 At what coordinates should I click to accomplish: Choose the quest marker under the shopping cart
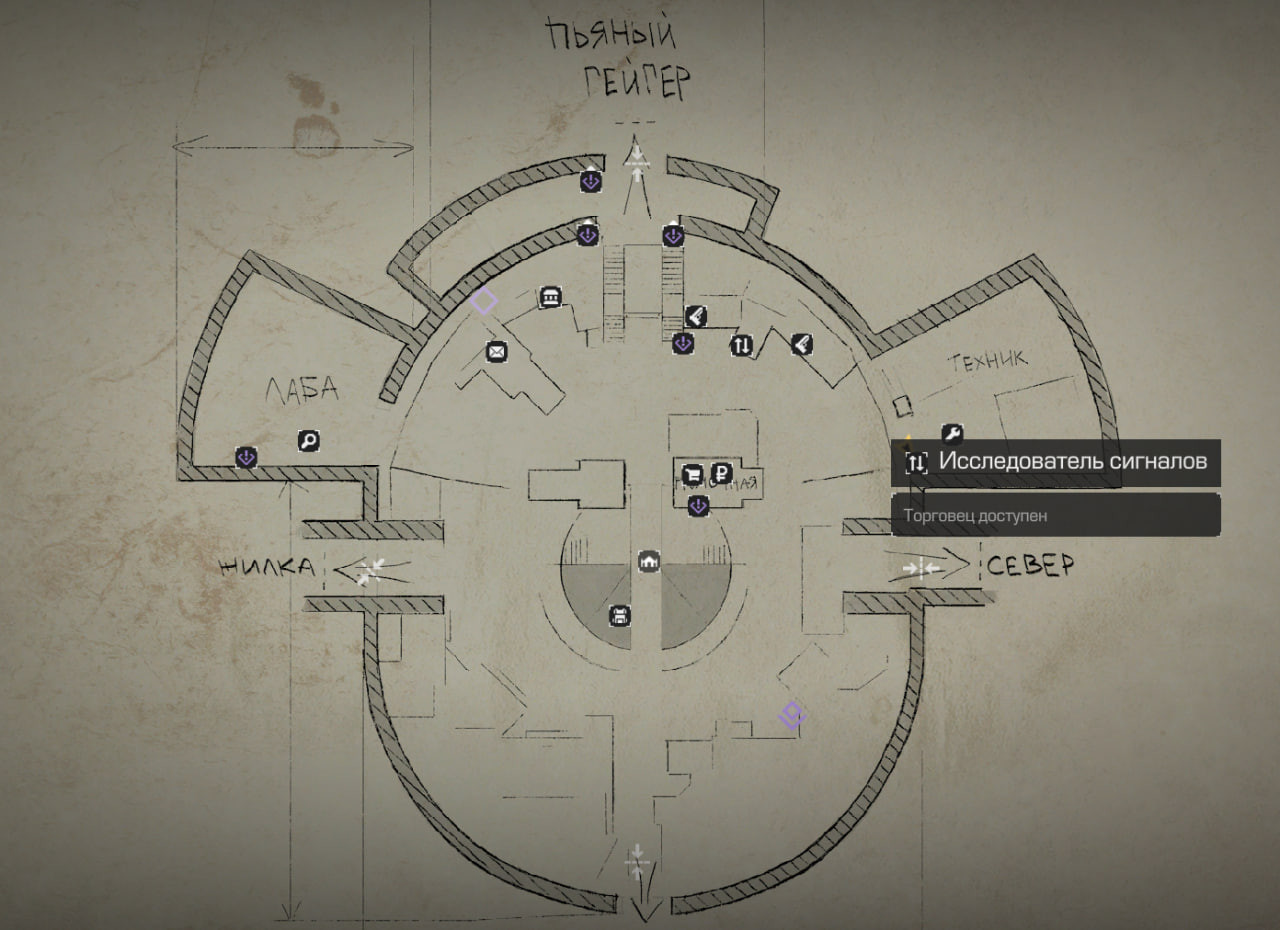click(x=699, y=507)
